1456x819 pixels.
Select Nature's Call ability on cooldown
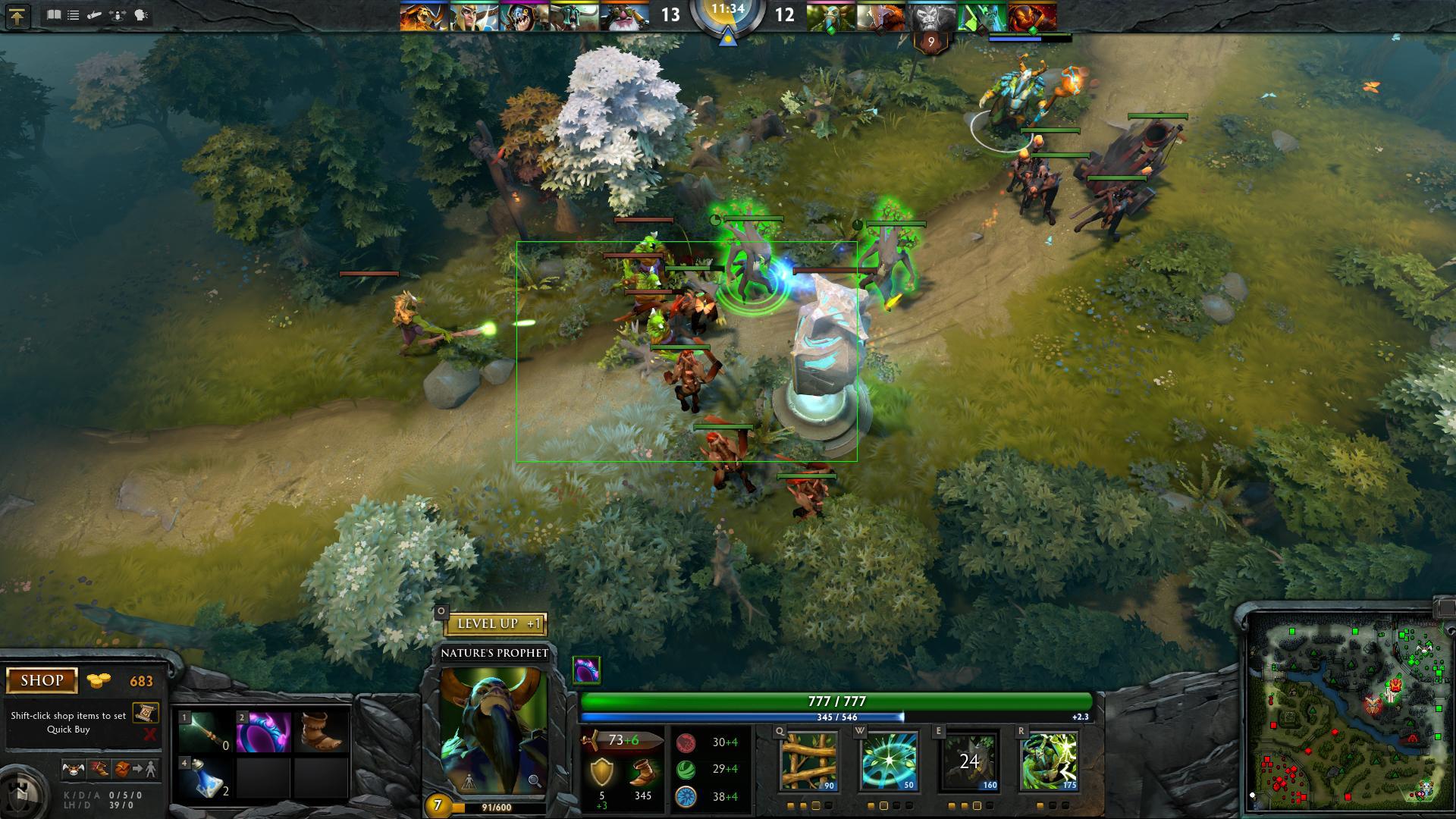pyautogui.click(x=969, y=761)
